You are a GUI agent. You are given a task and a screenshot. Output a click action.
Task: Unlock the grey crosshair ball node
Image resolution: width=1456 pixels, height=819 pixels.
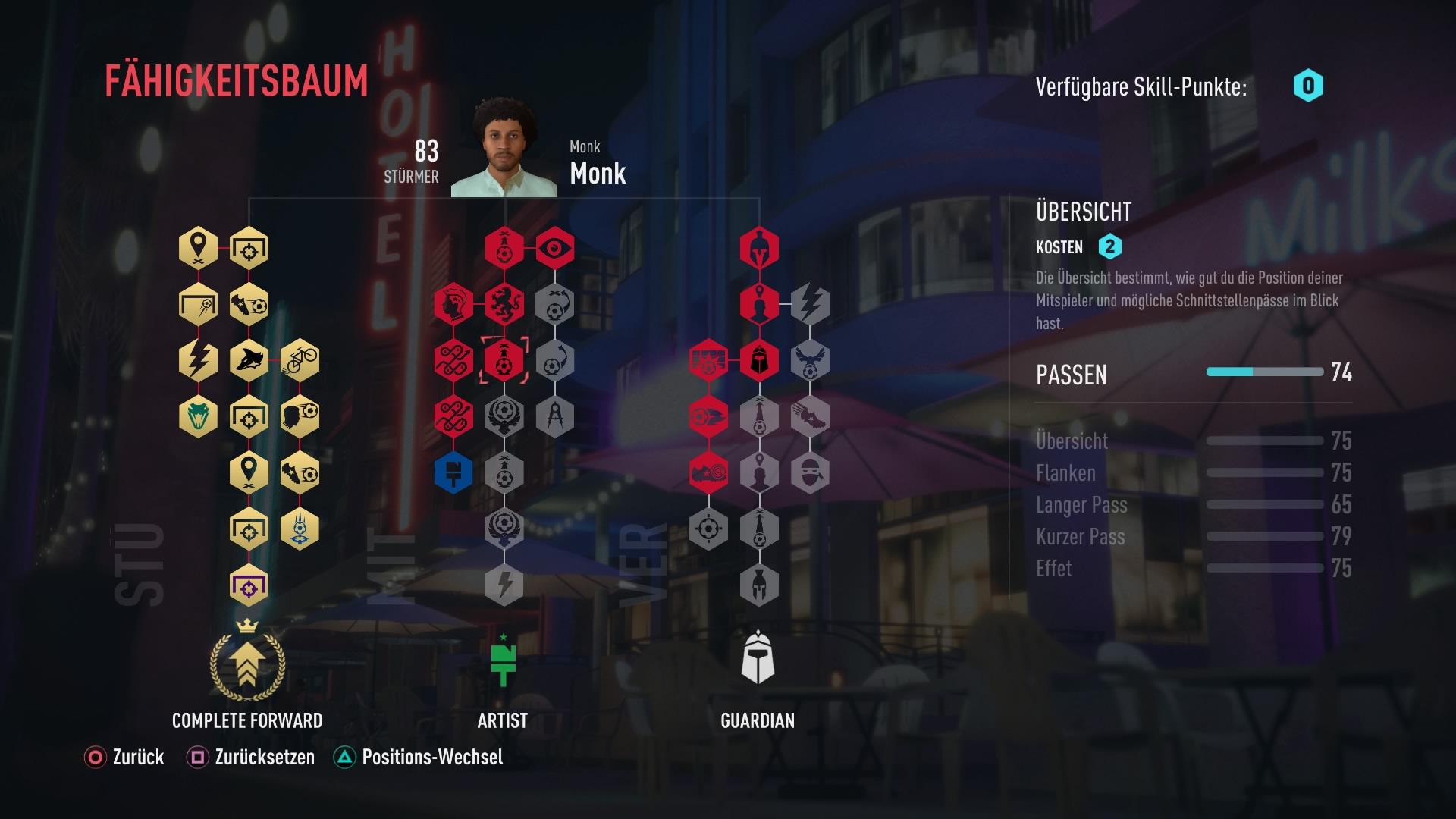tap(708, 529)
